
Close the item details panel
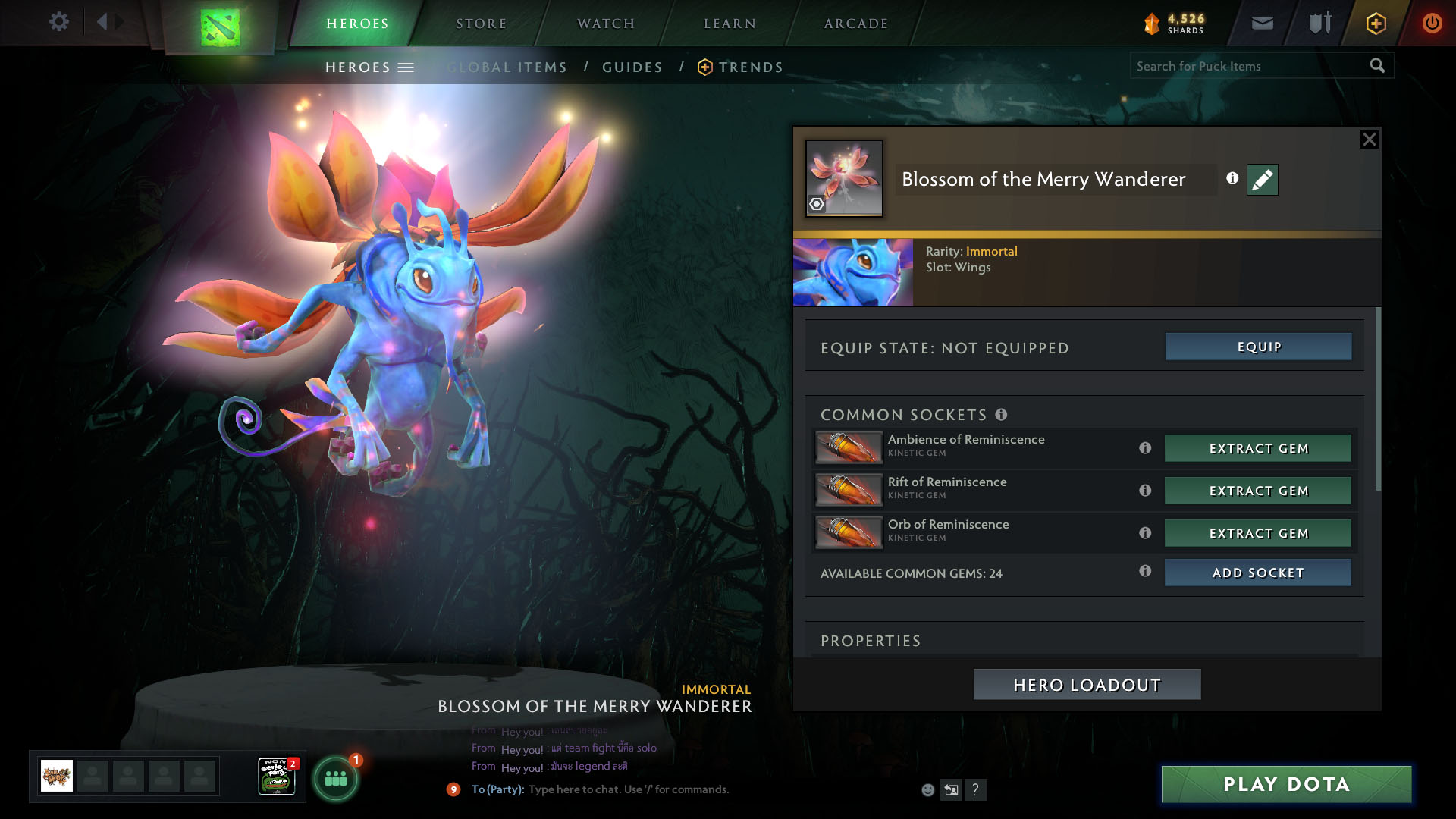coord(1369,140)
